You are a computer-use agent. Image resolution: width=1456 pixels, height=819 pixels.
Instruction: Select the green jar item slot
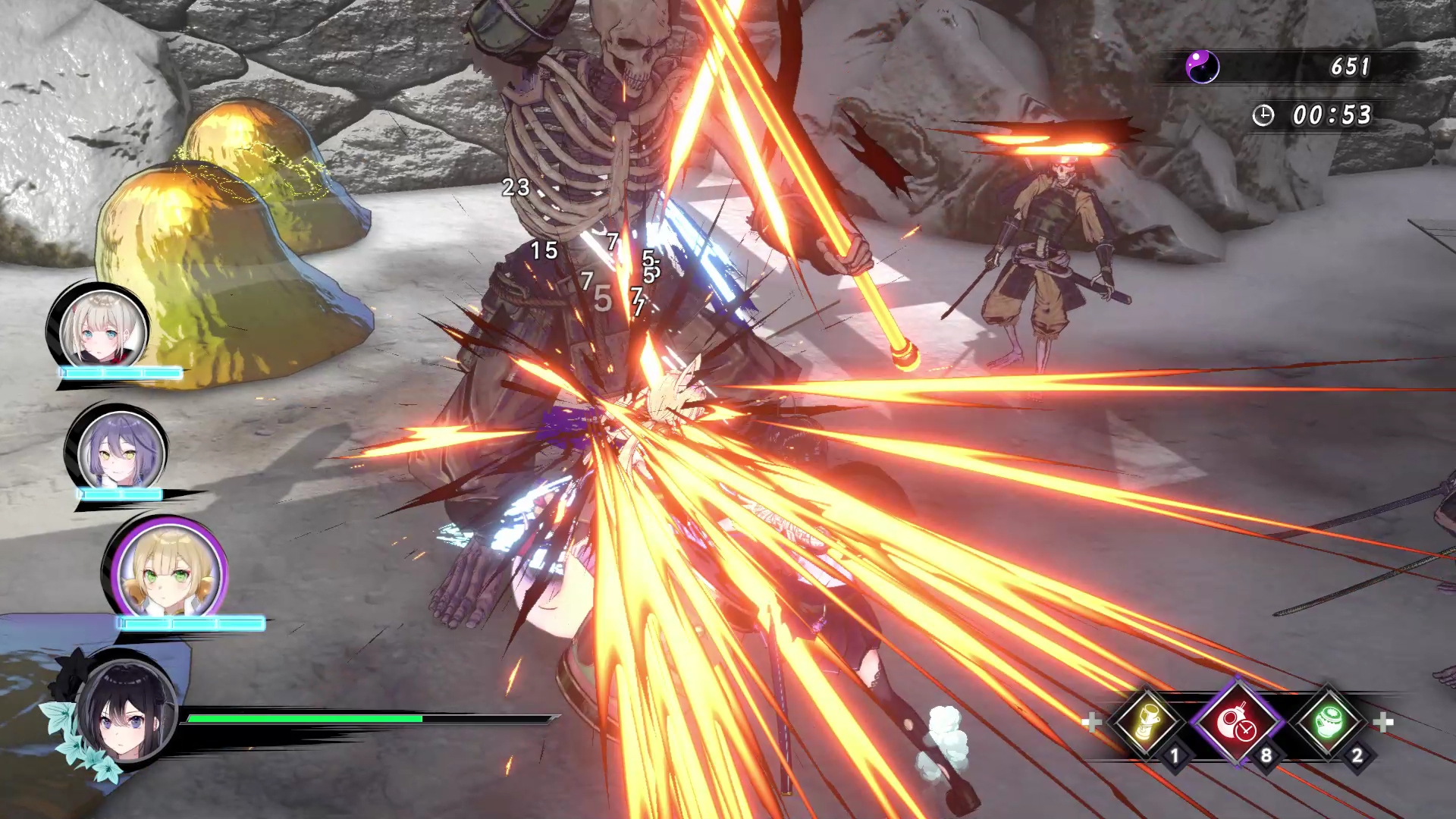point(1329,721)
